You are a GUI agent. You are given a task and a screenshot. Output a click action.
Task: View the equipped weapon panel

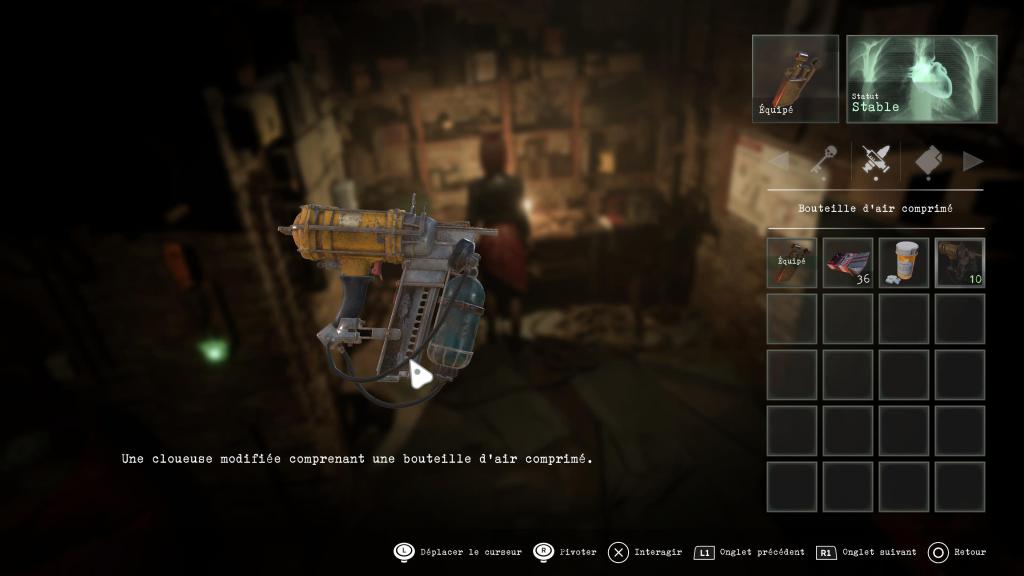pos(795,79)
